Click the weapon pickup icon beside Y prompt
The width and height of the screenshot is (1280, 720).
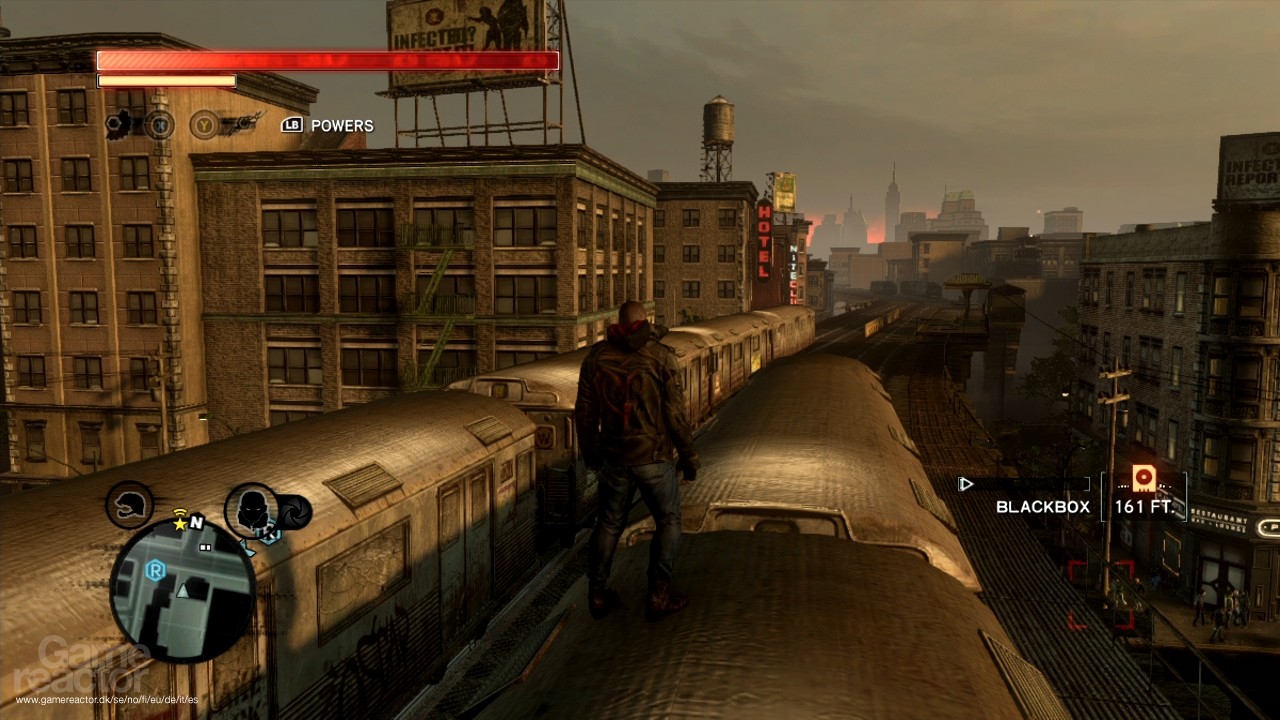[243, 122]
